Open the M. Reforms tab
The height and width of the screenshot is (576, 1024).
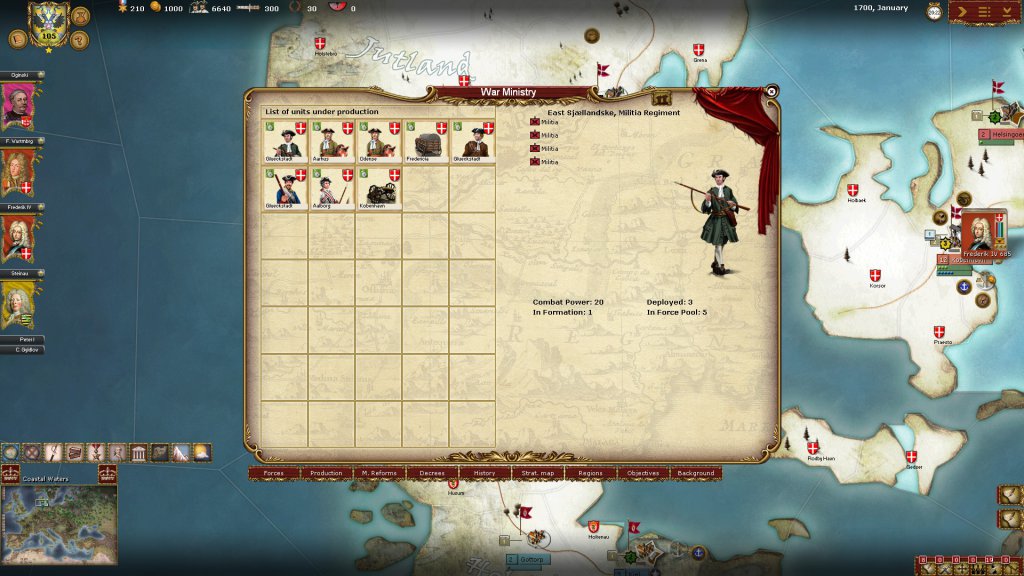tap(379, 473)
